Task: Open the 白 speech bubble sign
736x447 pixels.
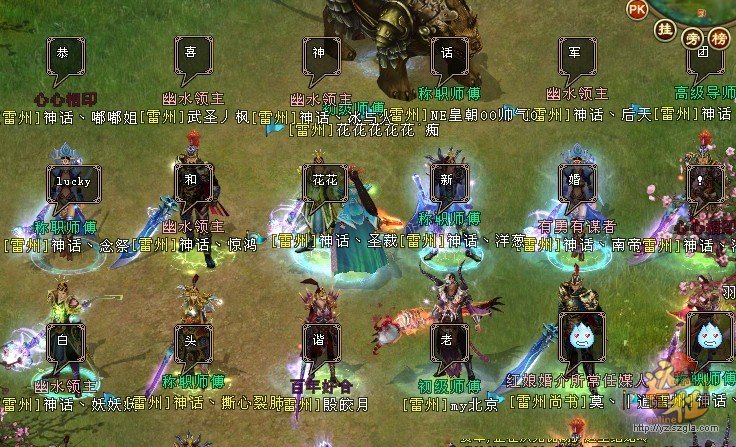Action: (x=65, y=341)
